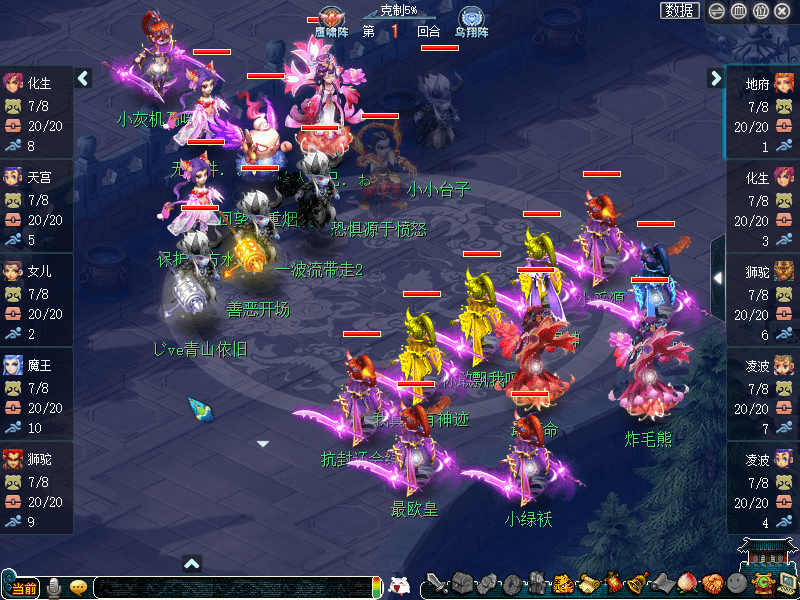Select the 化生 member in left team list

pyautogui.click(x=36, y=112)
